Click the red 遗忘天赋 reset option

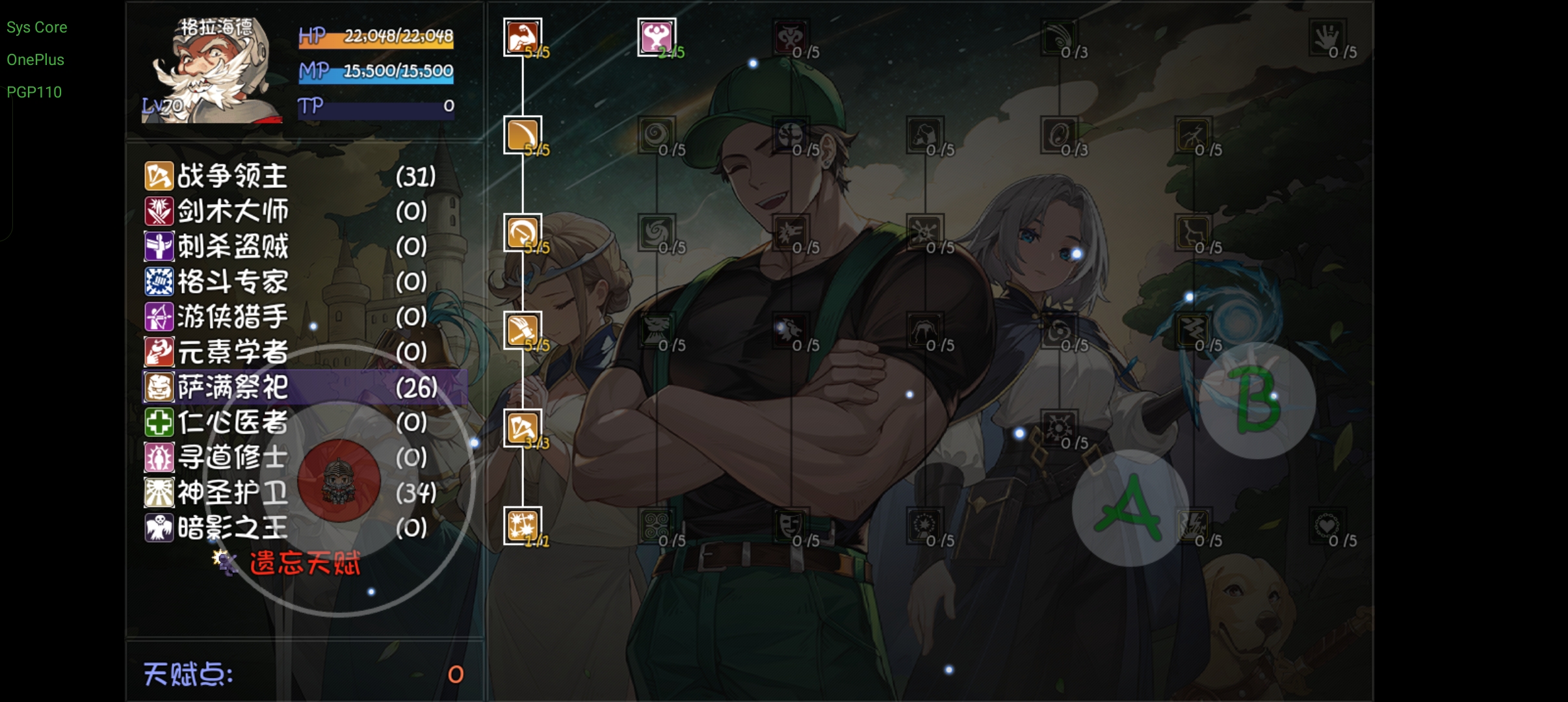(x=304, y=563)
